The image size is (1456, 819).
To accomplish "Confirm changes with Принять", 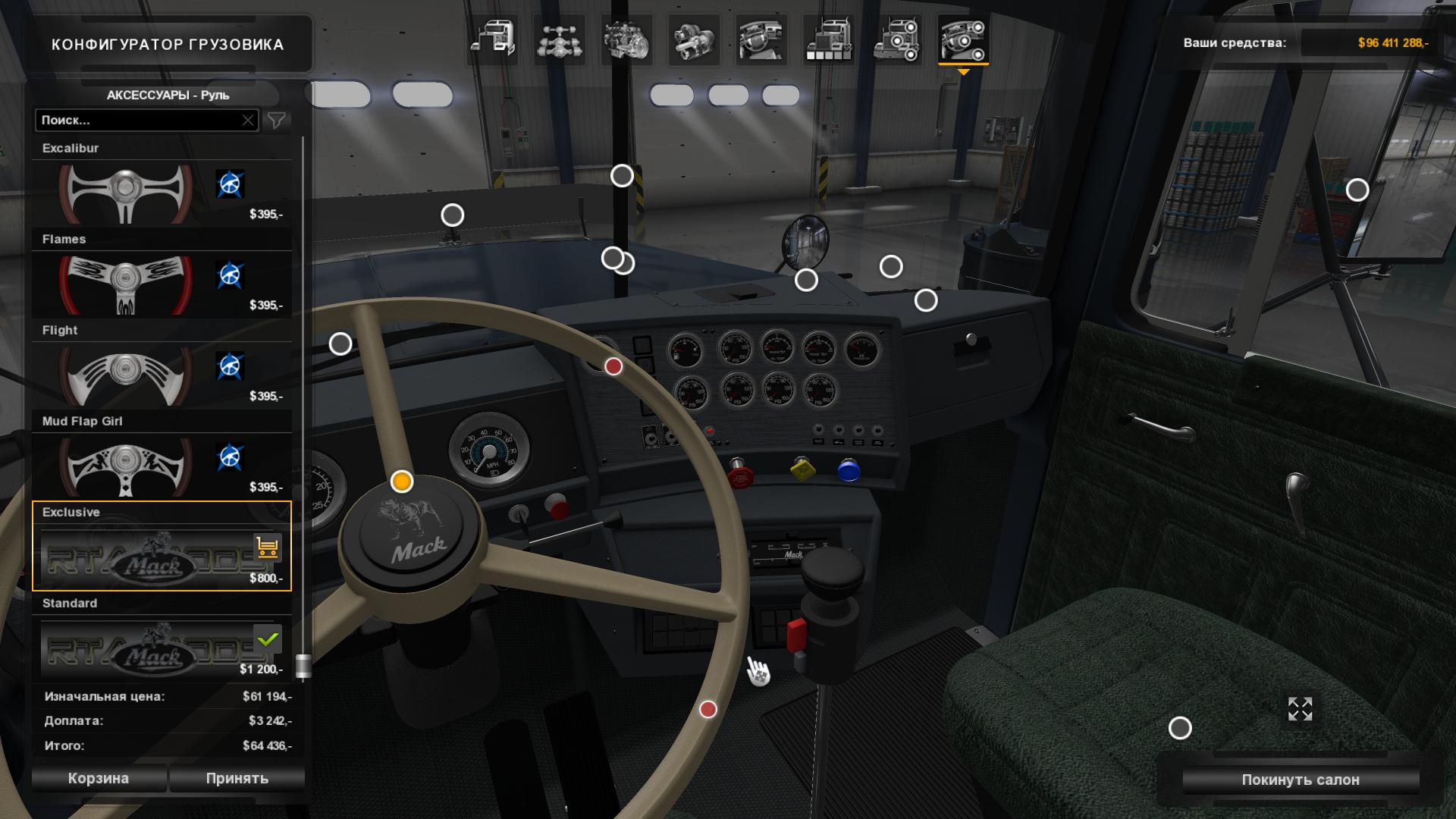I will 237,778.
